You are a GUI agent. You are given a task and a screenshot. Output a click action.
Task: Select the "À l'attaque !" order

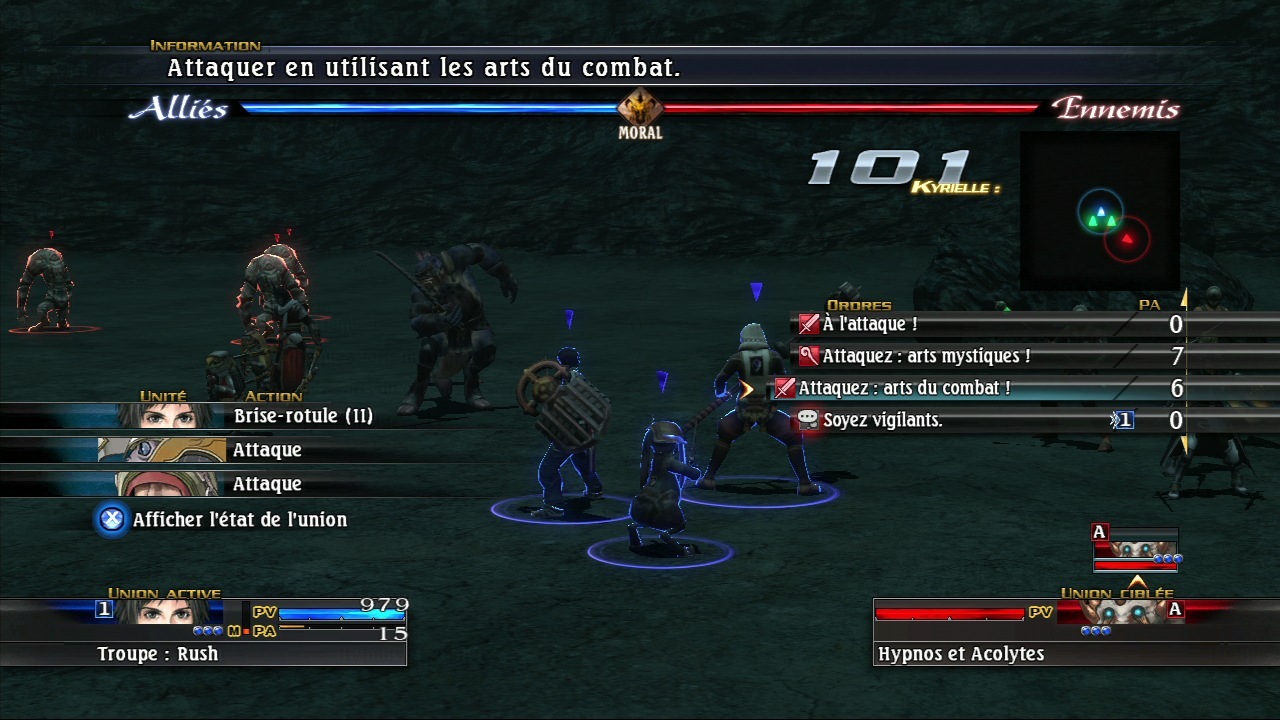[x=870, y=324]
